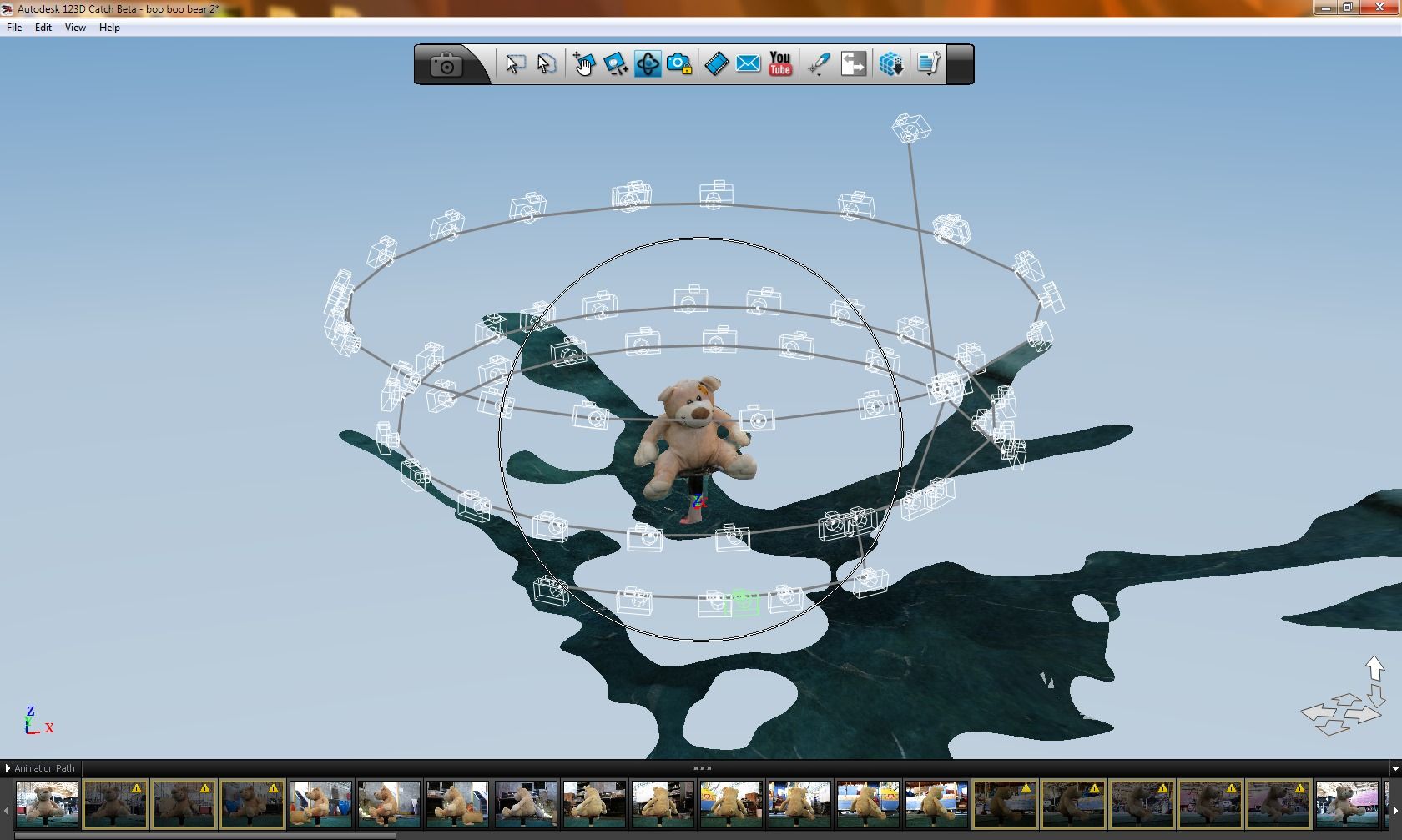1402x840 pixels.
Task: Select the rectangular selection tool
Action: pyautogui.click(x=516, y=64)
